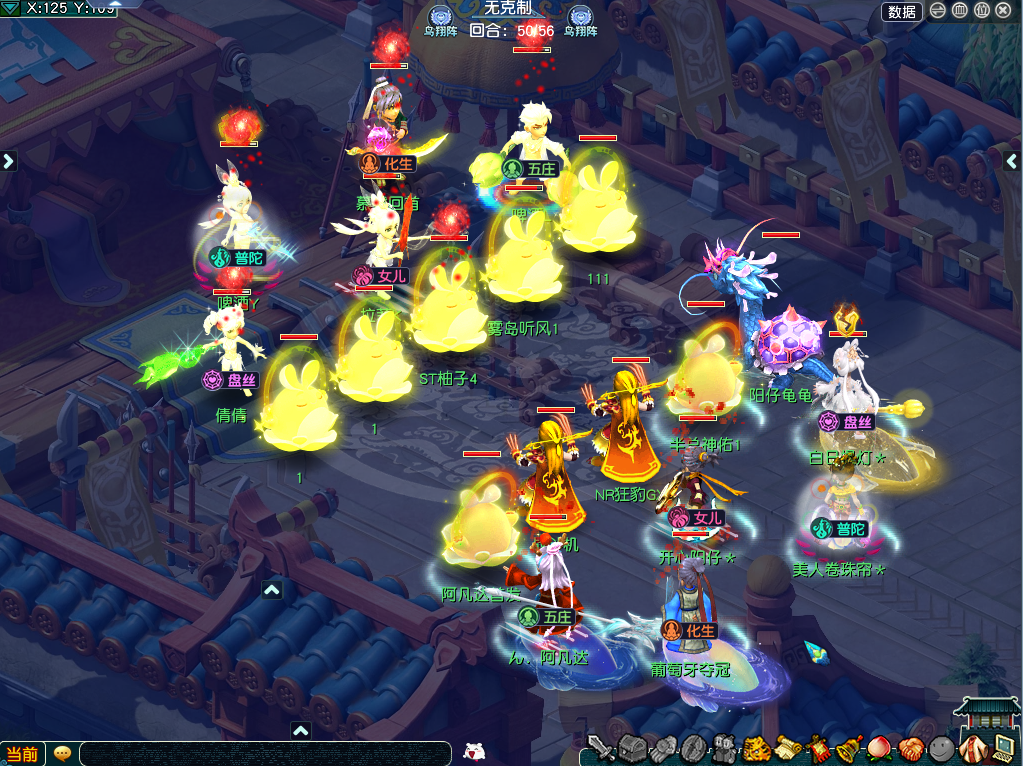Select the sword icon in the bottom toolbar
The height and width of the screenshot is (766, 1023).
click(601, 748)
